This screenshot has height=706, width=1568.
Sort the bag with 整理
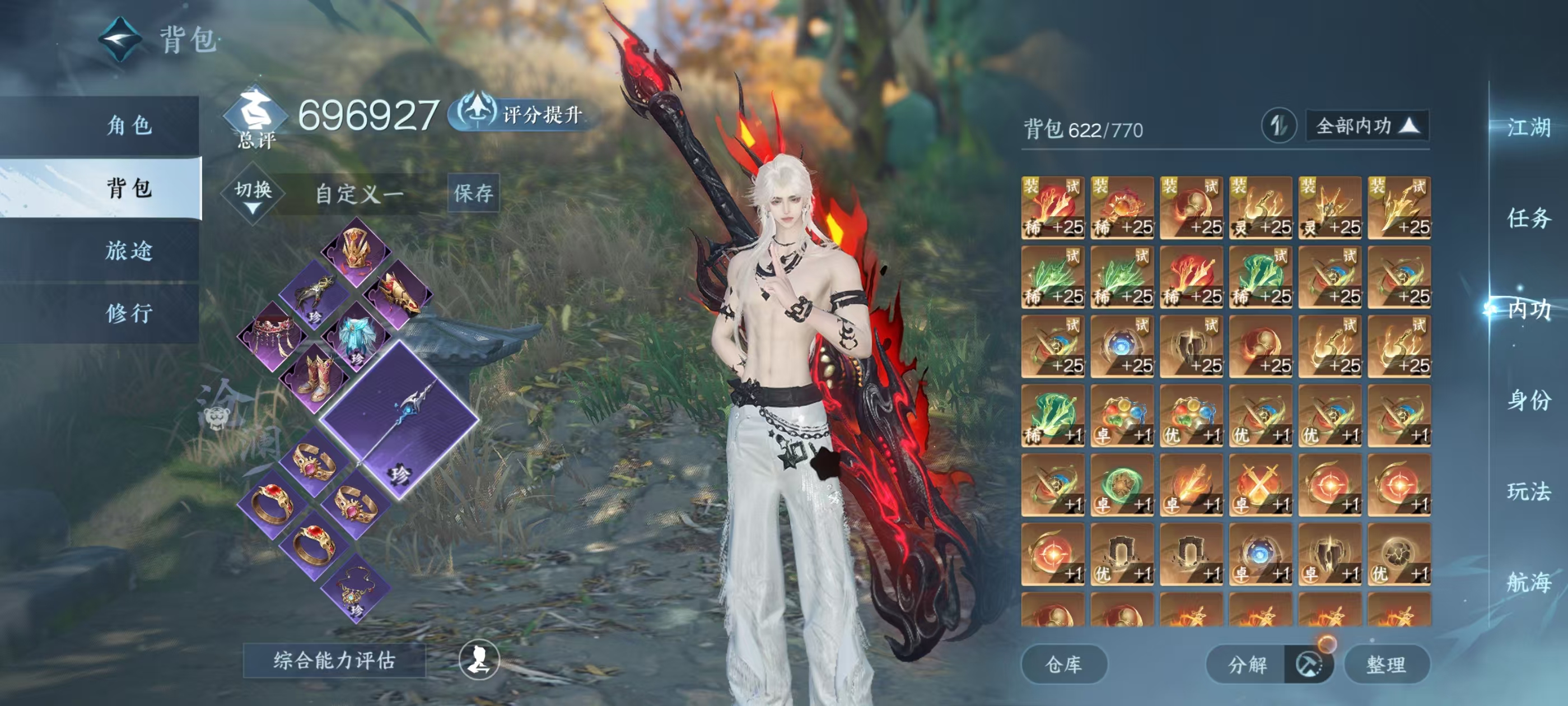tap(1386, 664)
